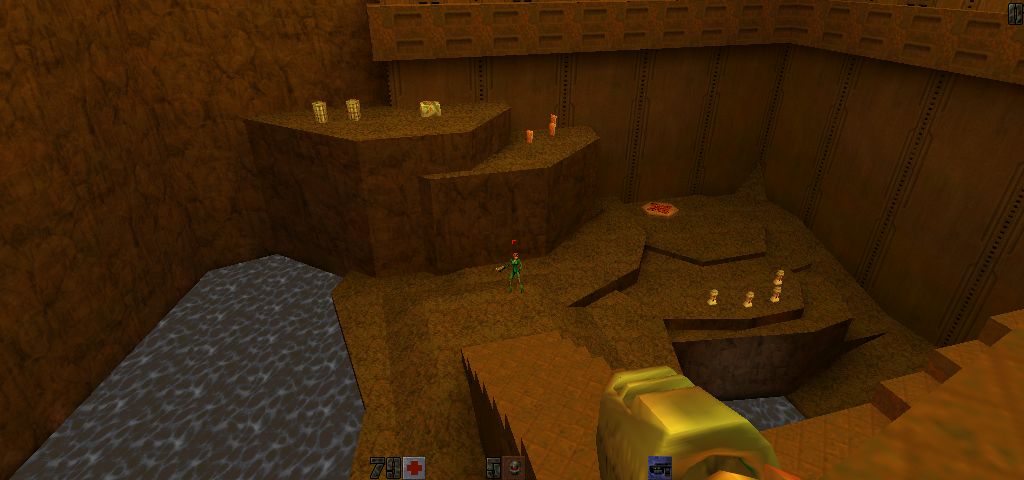Click the red cross health icon
Viewport: 1024px width, 480px height.
tap(414, 467)
